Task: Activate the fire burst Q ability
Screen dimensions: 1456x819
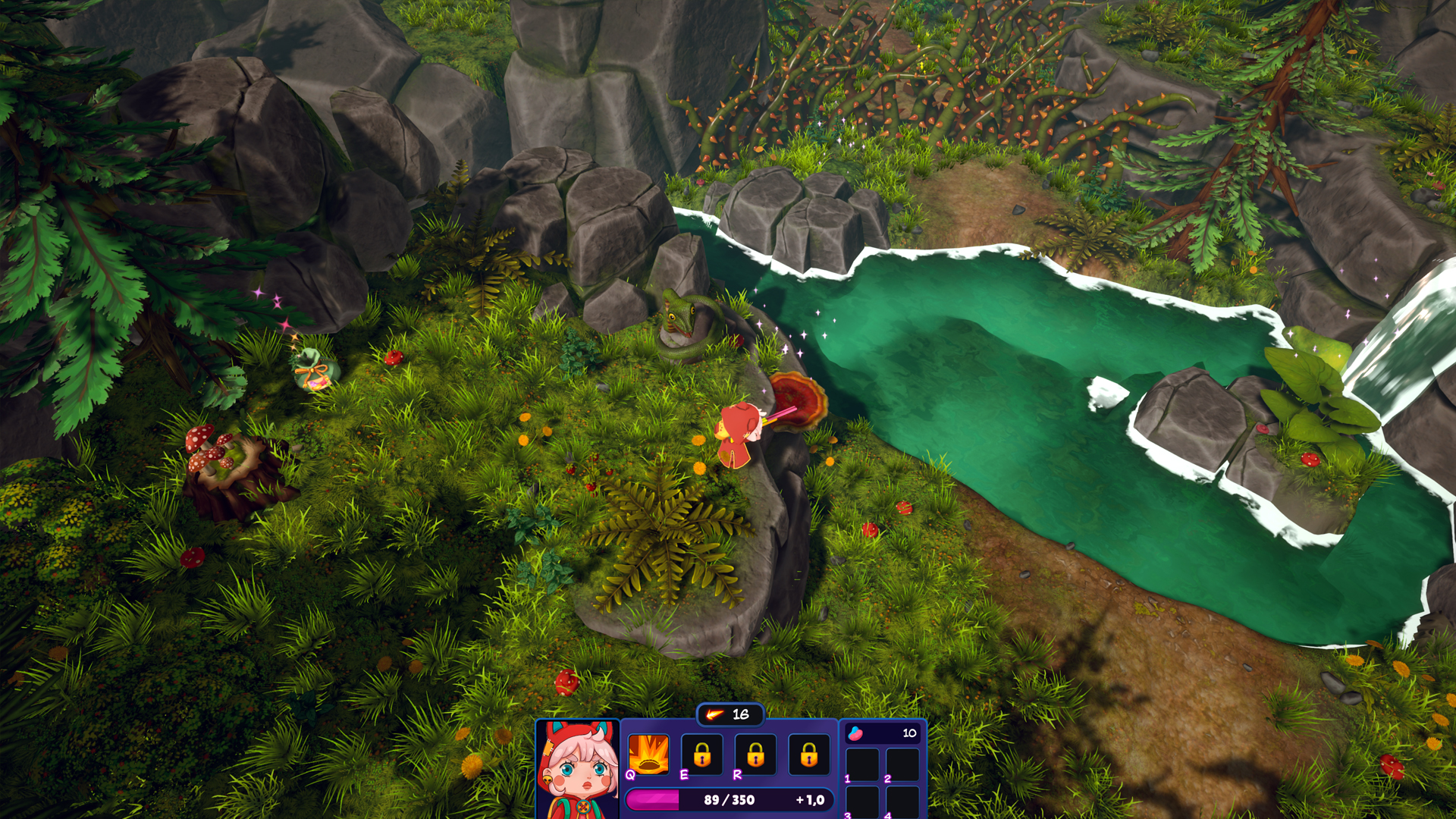Action: point(648,754)
